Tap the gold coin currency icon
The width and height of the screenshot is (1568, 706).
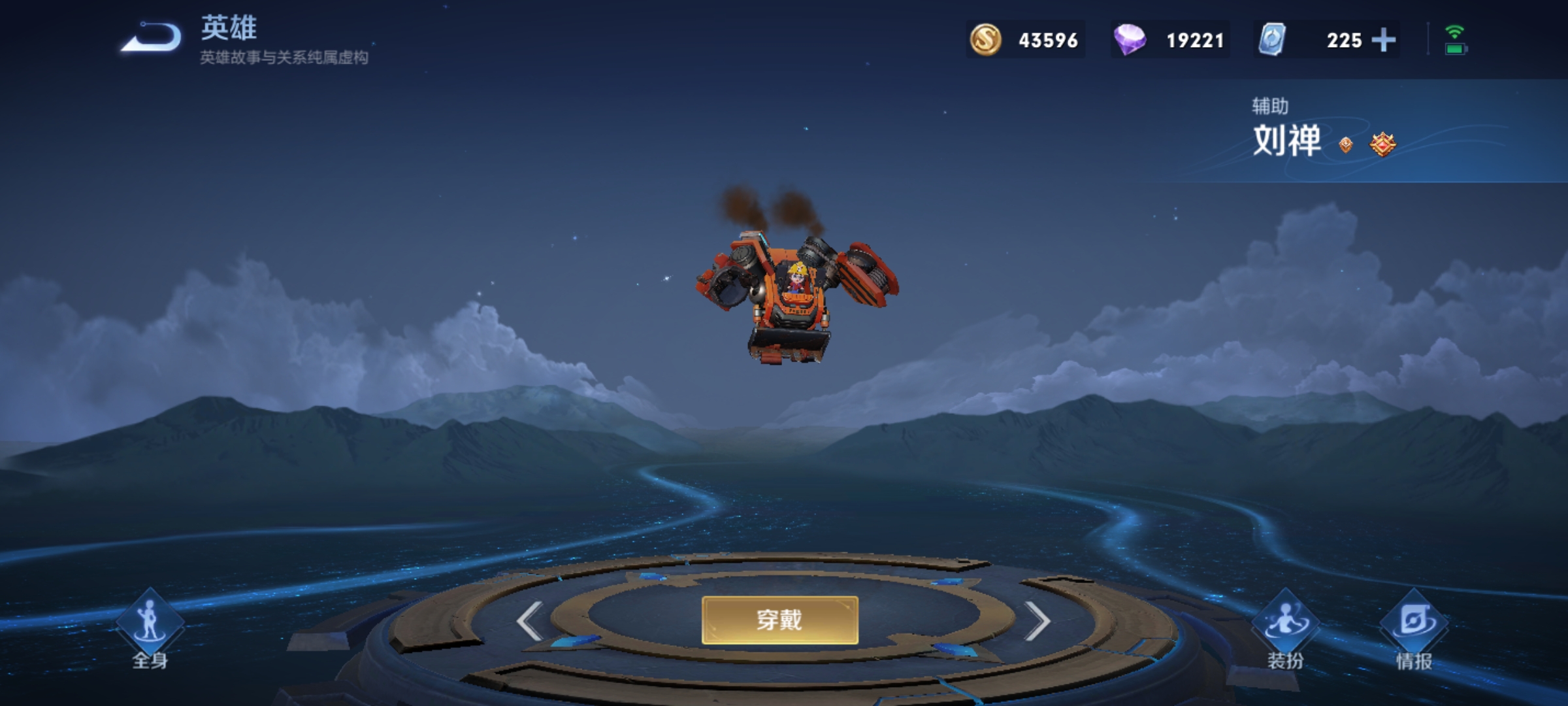tap(985, 40)
